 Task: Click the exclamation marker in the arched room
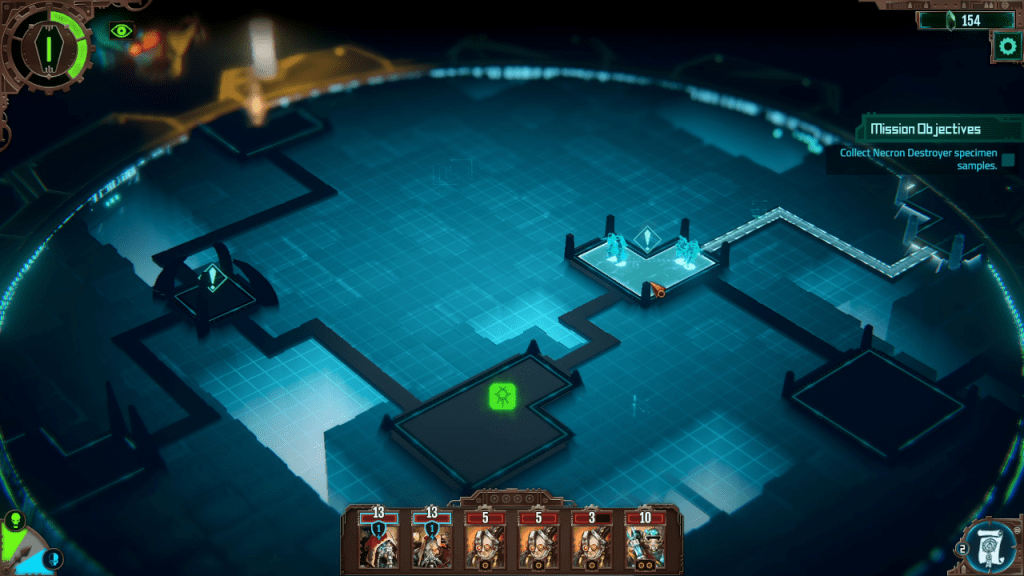tap(212, 279)
